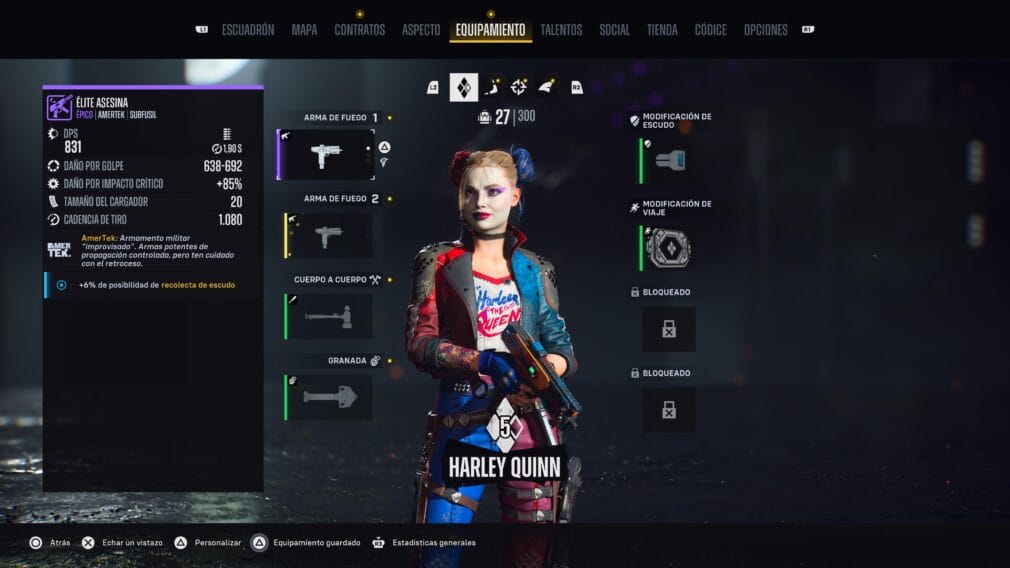Open the Talentos tab
Image resolution: width=1010 pixels, height=568 pixels.
click(561, 30)
